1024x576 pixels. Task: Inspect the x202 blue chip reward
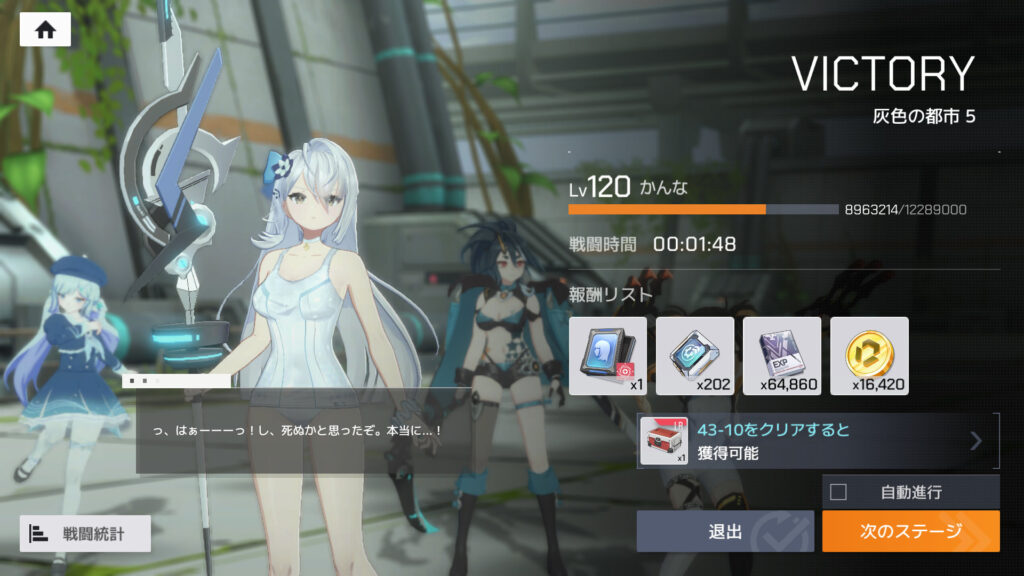(695, 356)
